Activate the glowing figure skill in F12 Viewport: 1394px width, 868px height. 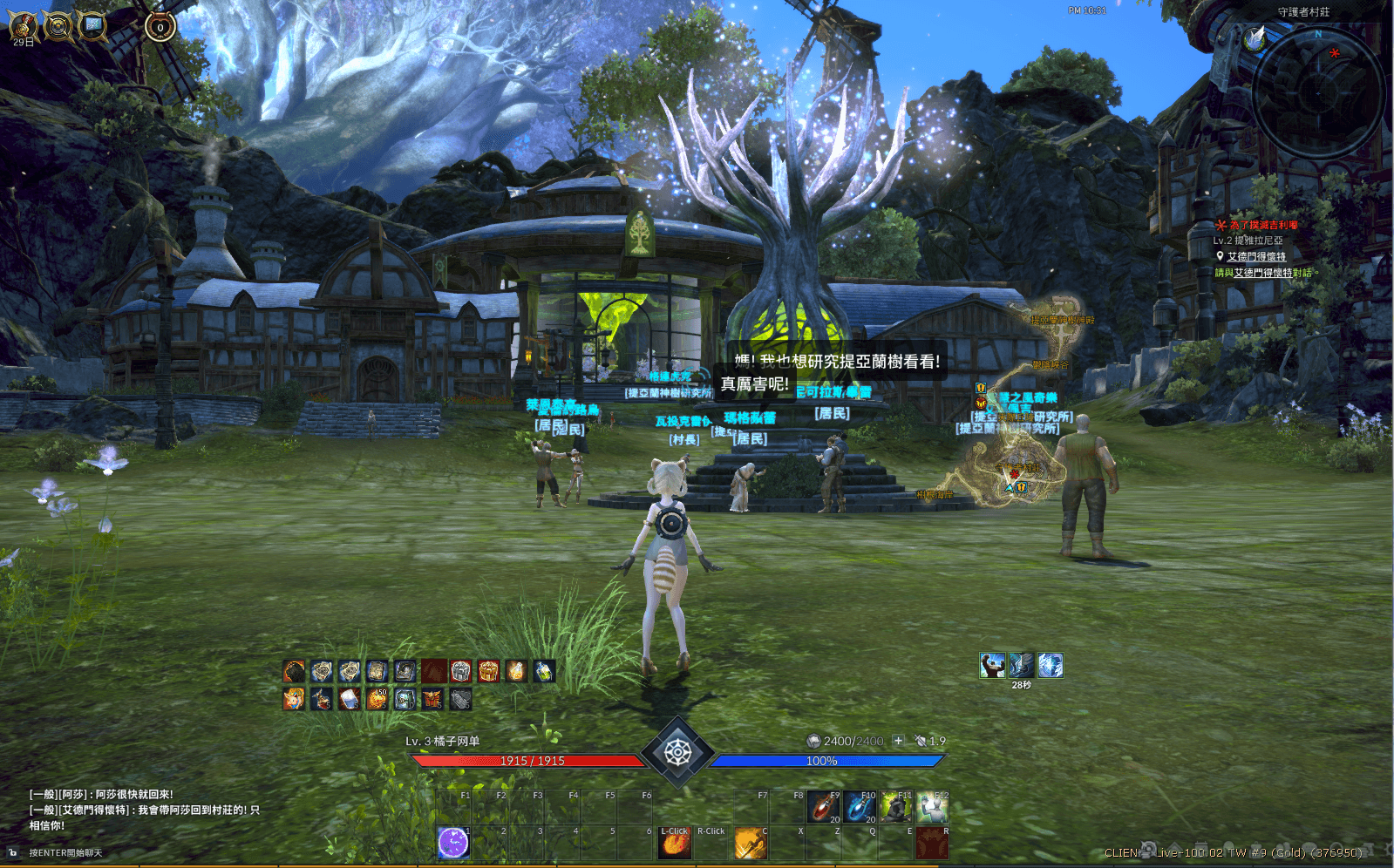tap(932, 807)
